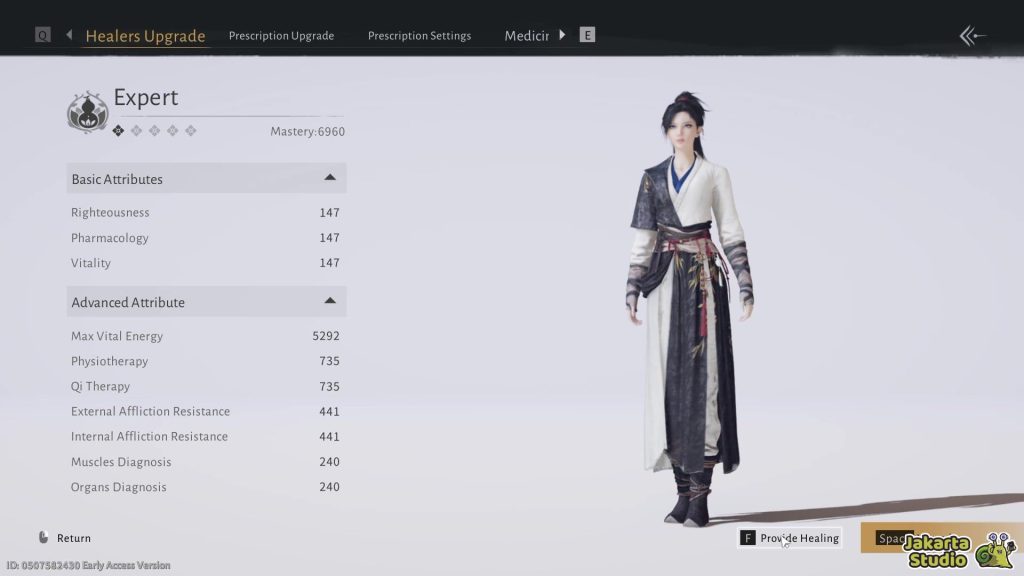
Task: Switch to the Healers Upgrade tab
Action: (145, 36)
